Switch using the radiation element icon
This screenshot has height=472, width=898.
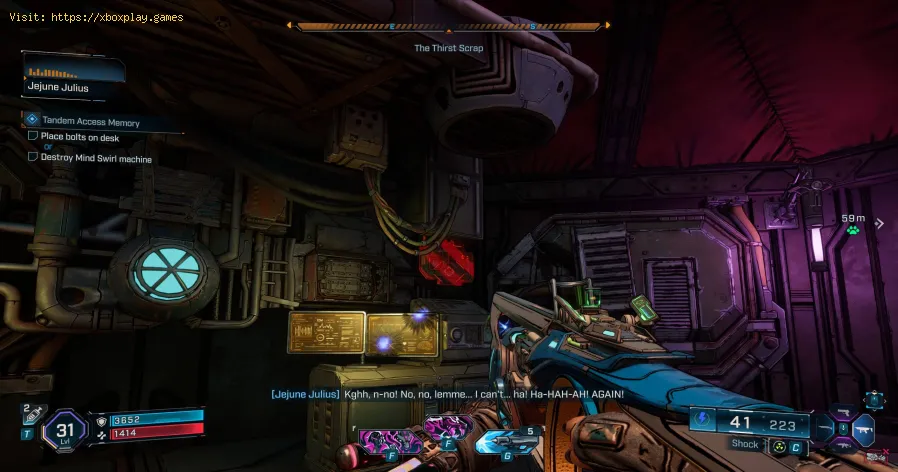click(777, 444)
